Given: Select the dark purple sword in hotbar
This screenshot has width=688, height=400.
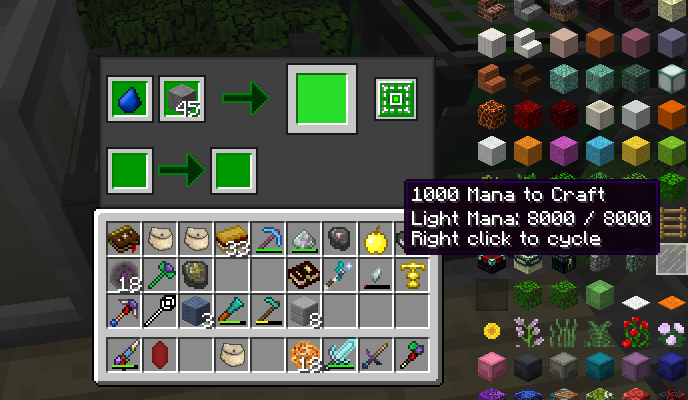Looking at the screenshot, I should coord(375,355).
